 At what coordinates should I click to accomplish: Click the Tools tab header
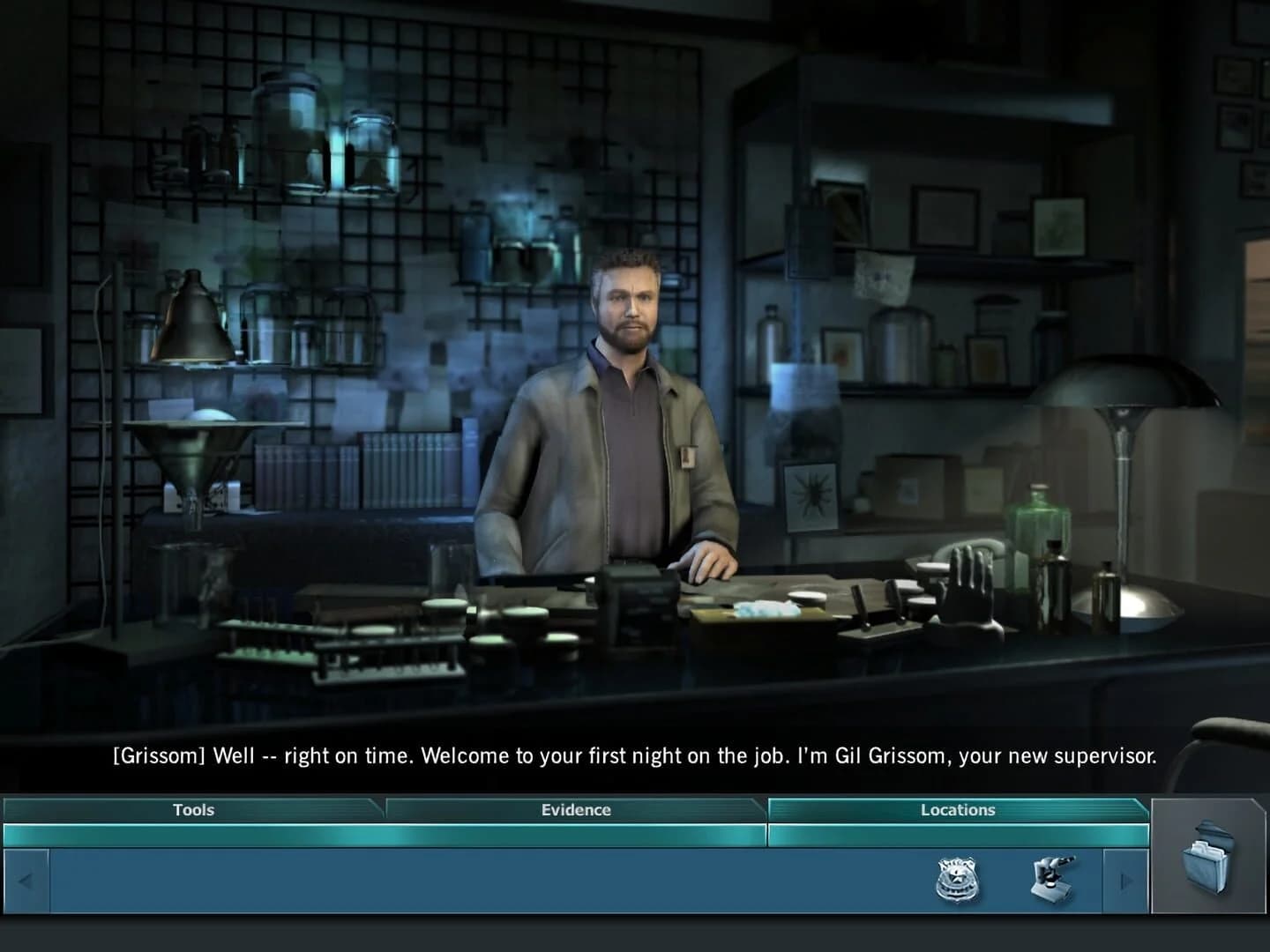point(192,810)
